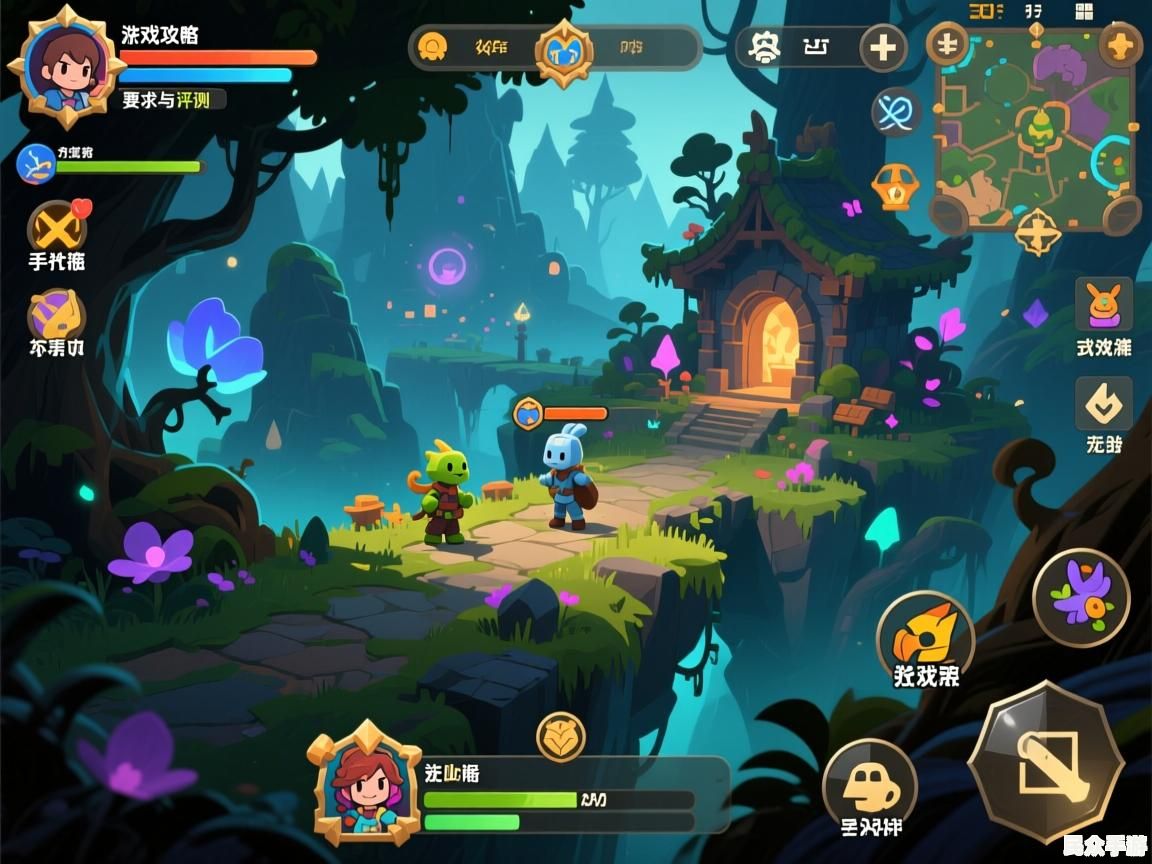Image resolution: width=1152 pixels, height=864 pixels.
Task: Click the gold coin currency icon
Action: coord(432,46)
